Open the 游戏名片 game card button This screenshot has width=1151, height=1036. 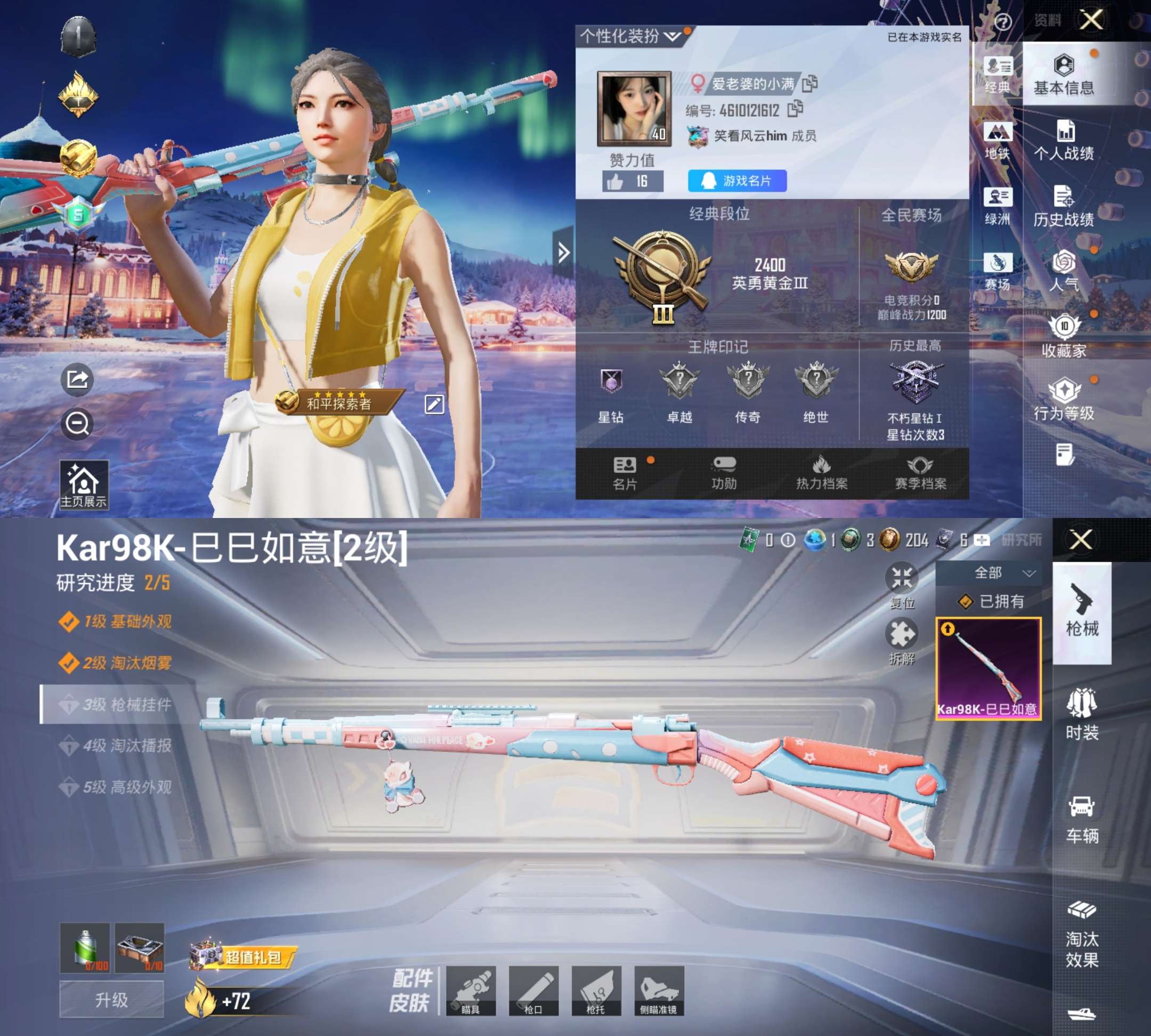pos(737,181)
